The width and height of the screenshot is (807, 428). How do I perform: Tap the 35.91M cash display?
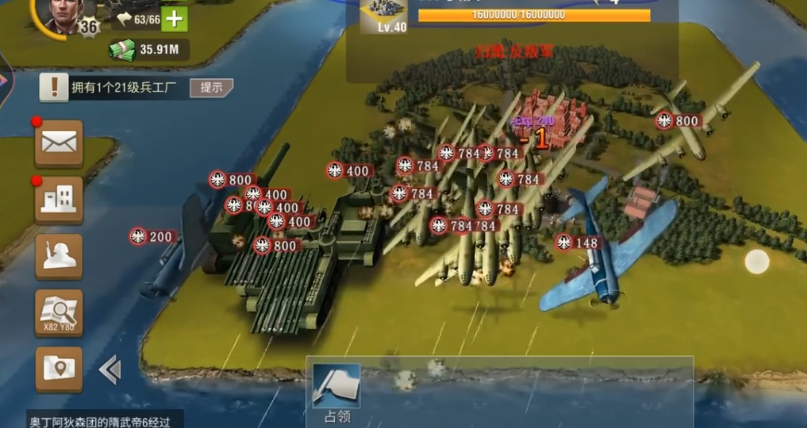pyautogui.click(x=150, y=49)
